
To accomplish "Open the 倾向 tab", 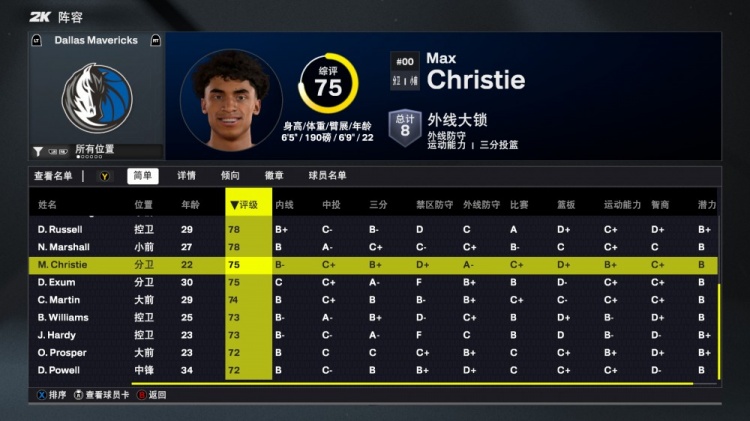I will pyautogui.click(x=230, y=176).
